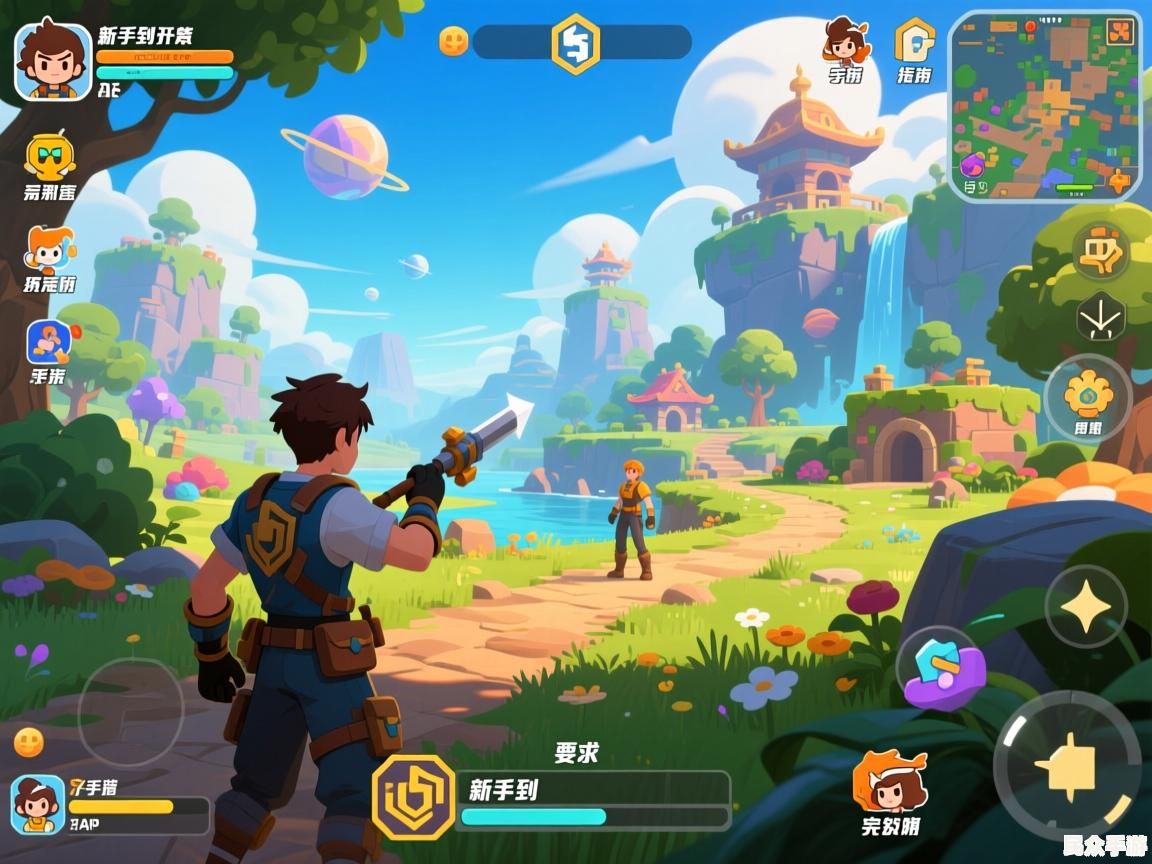Open the orange-haired girl avatar at the bottom right

pos(890,784)
